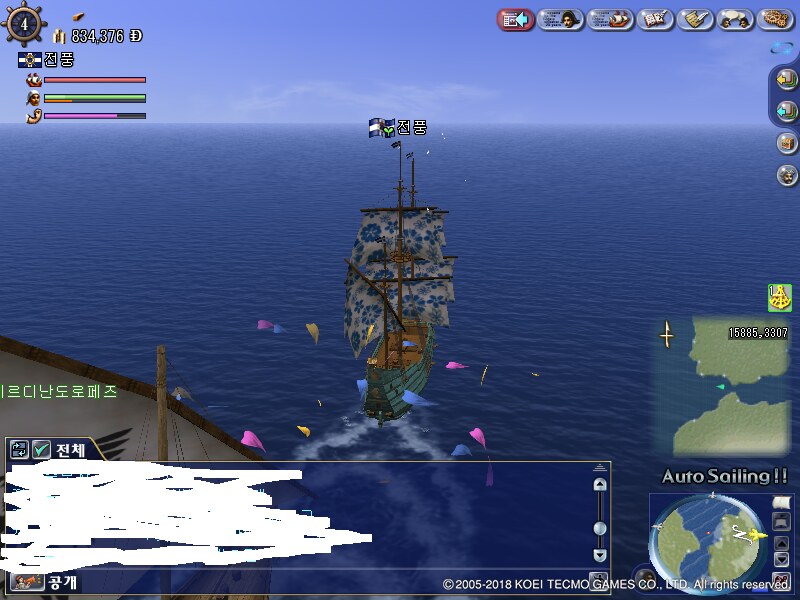Click the yellow arrow side panel button
Screen dimensions: 800x600
786,79
